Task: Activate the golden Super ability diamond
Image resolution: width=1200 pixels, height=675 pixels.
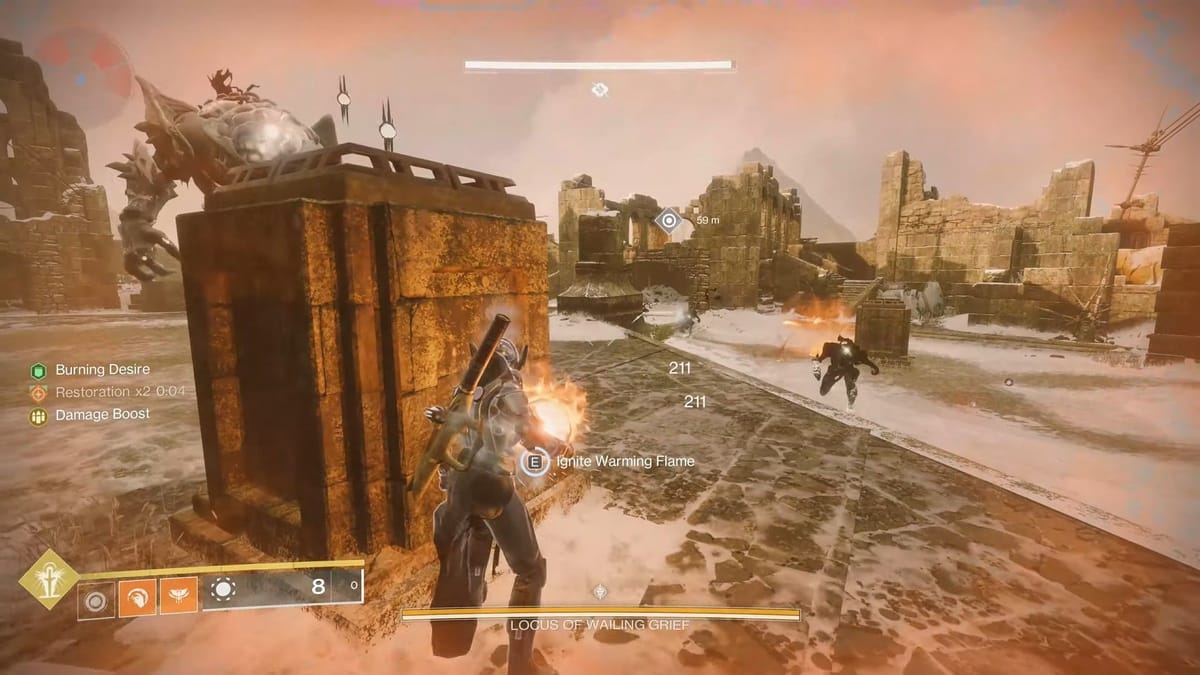Action: 47,578
